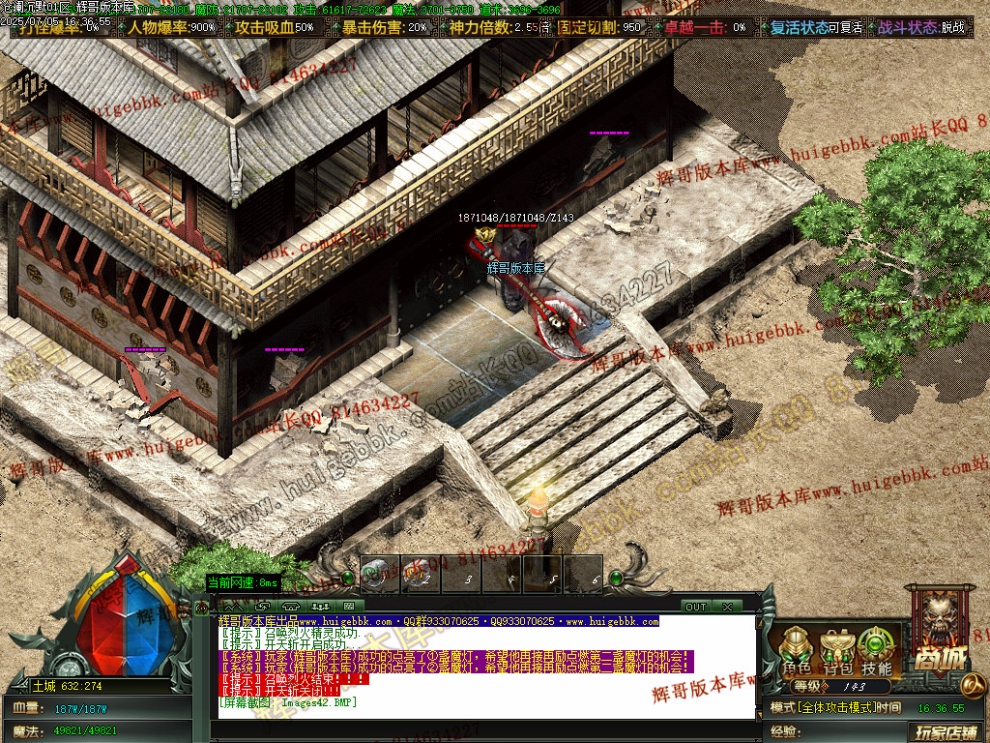Click the round stone button beside health orb
The width and height of the screenshot is (990, 743).
click(69, 666)
